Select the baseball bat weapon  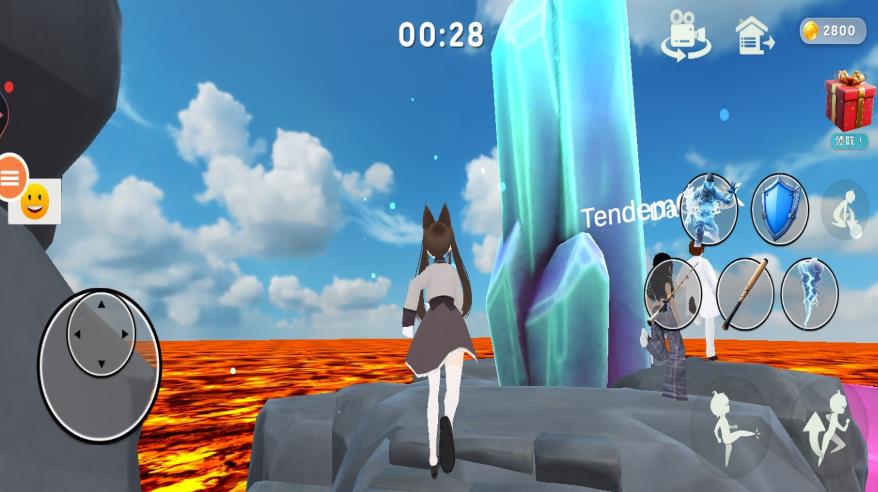(x=745, y=293)
